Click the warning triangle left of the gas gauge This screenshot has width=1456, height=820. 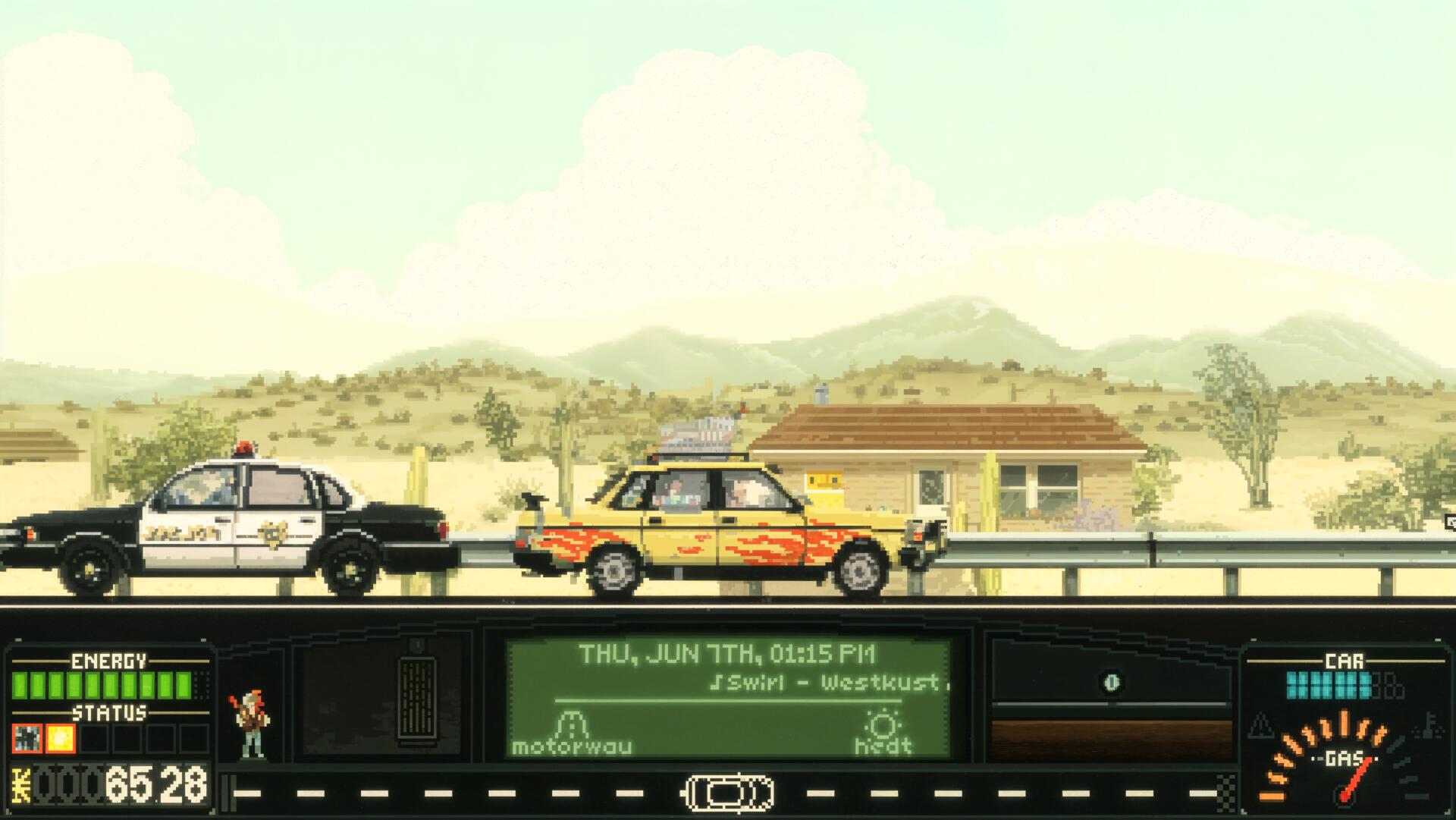click(1260, 724)
